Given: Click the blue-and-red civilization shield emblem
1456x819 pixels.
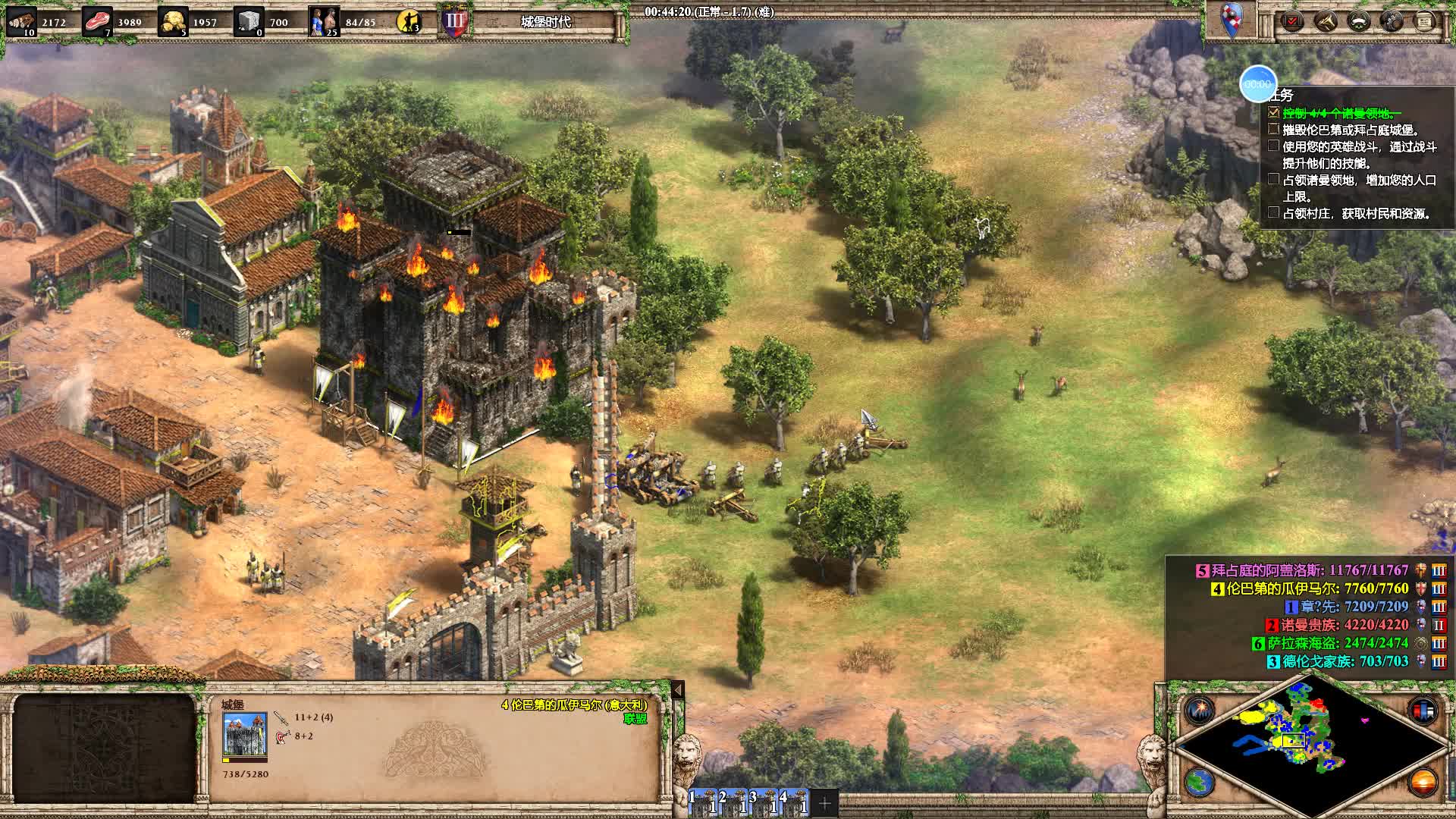Looking at the screenshot, I should (1231, 19).
